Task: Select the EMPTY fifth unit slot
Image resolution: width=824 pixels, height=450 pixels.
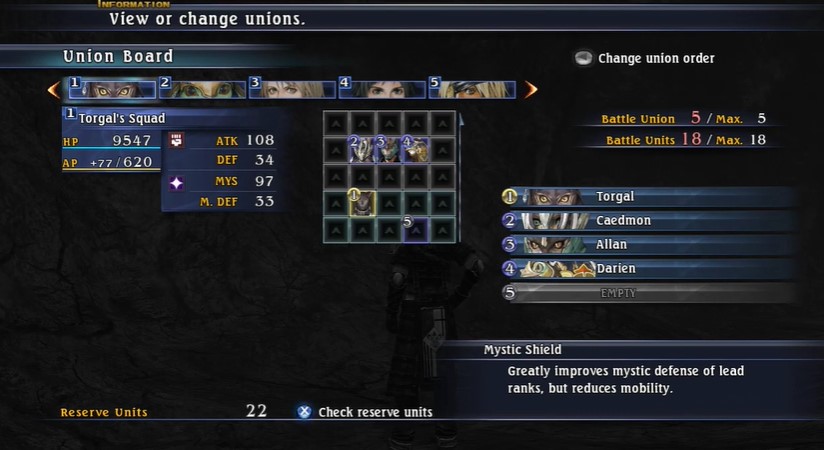Action: pos(650,293)
